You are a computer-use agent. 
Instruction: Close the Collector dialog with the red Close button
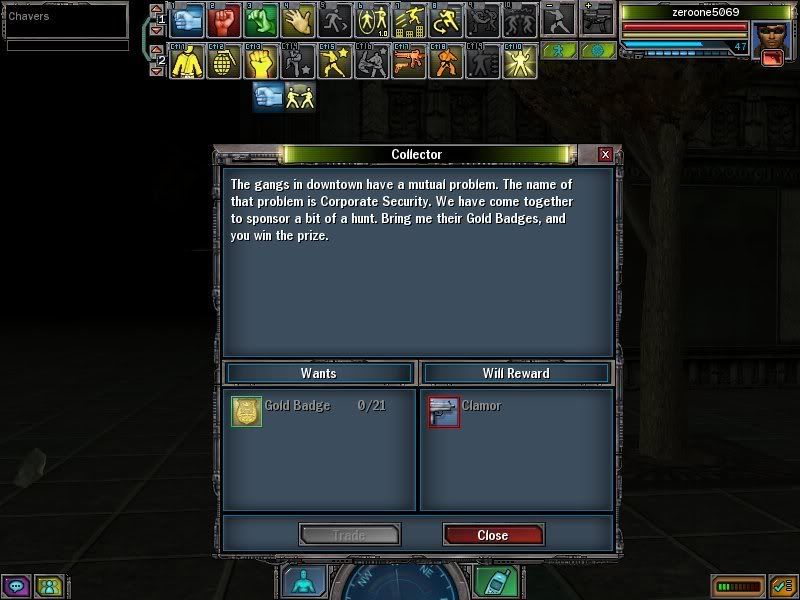click(x=493, y=535)
